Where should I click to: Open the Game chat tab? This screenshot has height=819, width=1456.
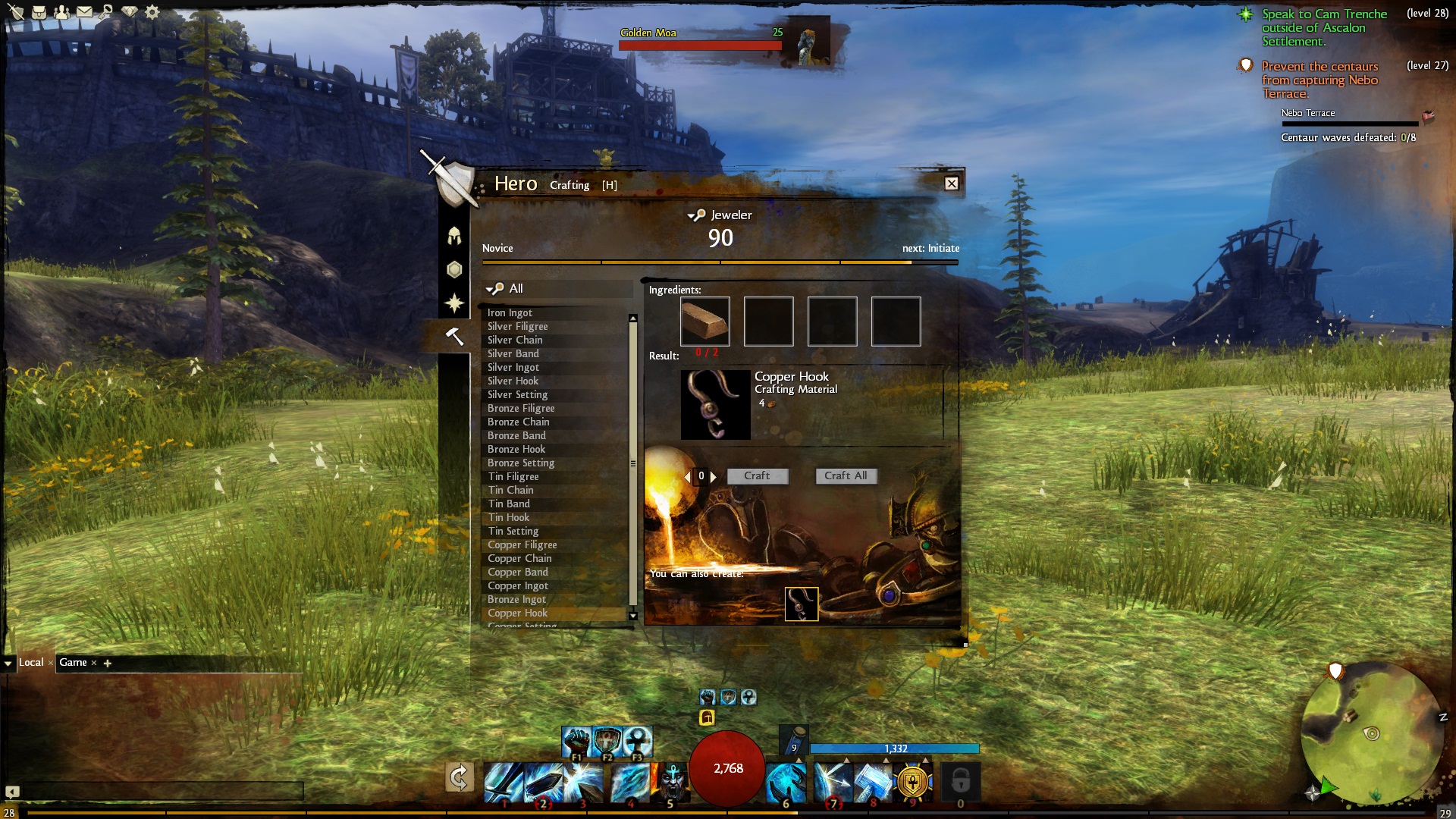point(73,663)
